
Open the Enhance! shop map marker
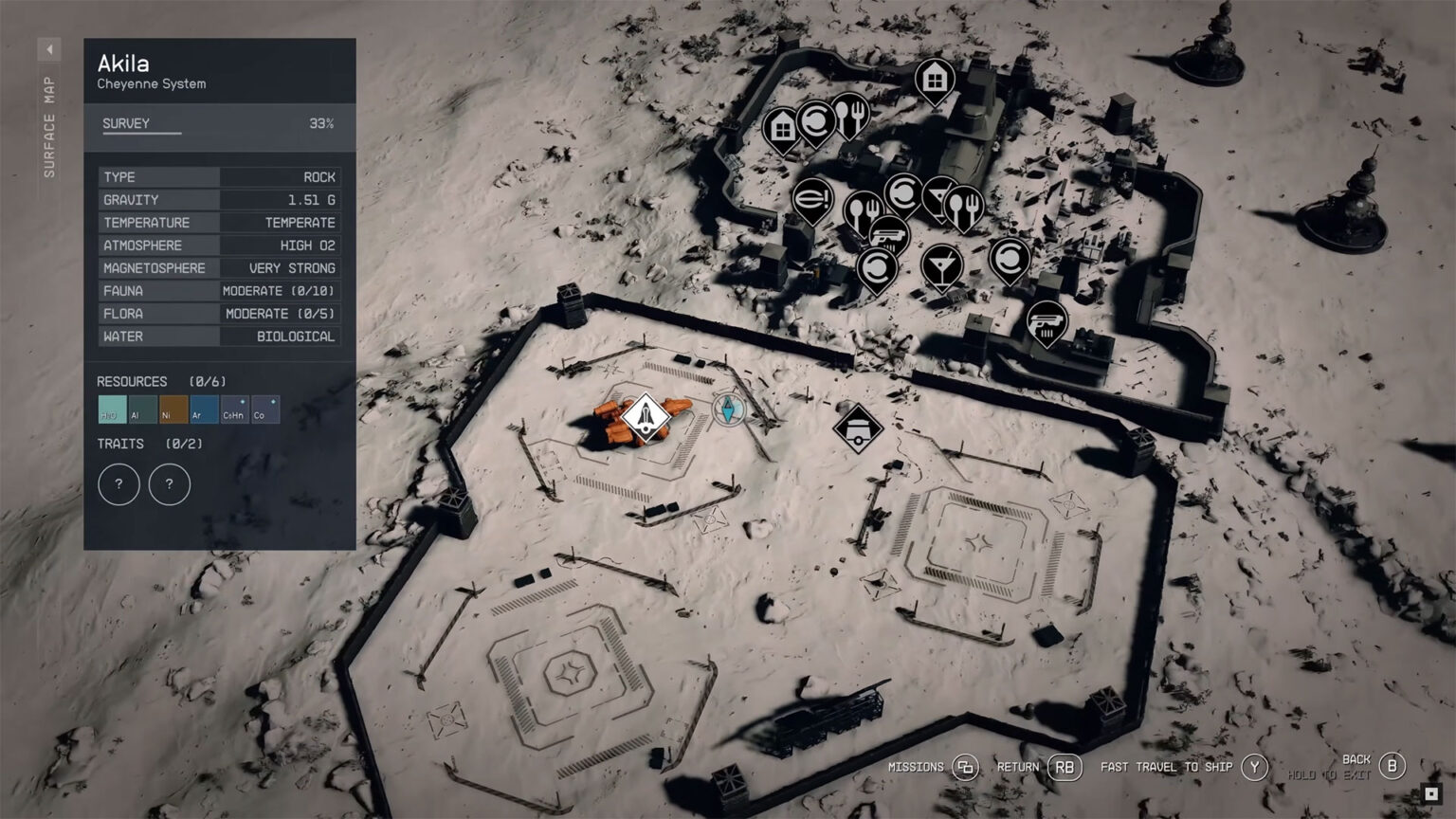[x=812, y=198]
